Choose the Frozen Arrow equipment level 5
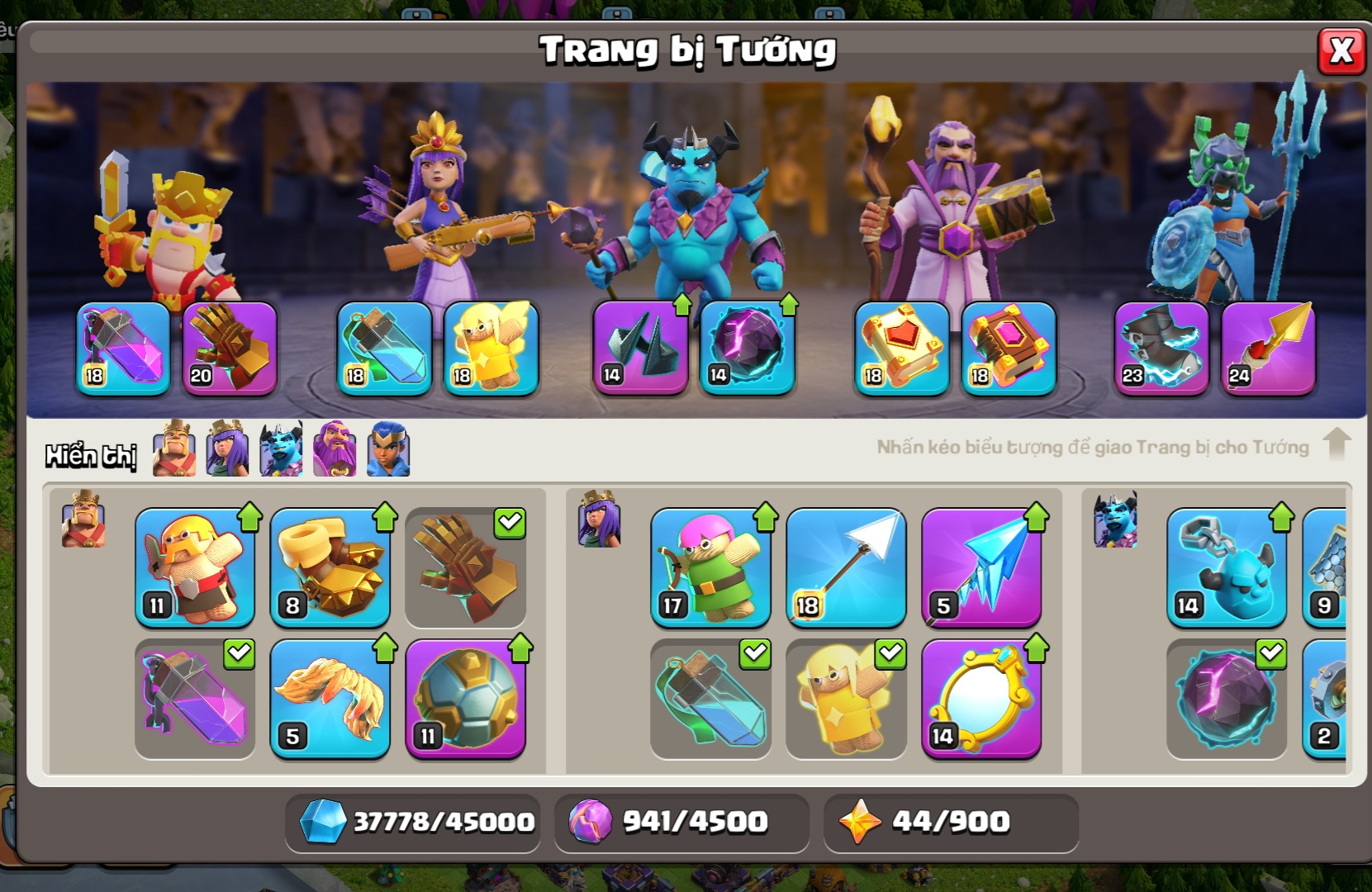Viewport: 1372px width, 892px height. [x=981, y=567]
